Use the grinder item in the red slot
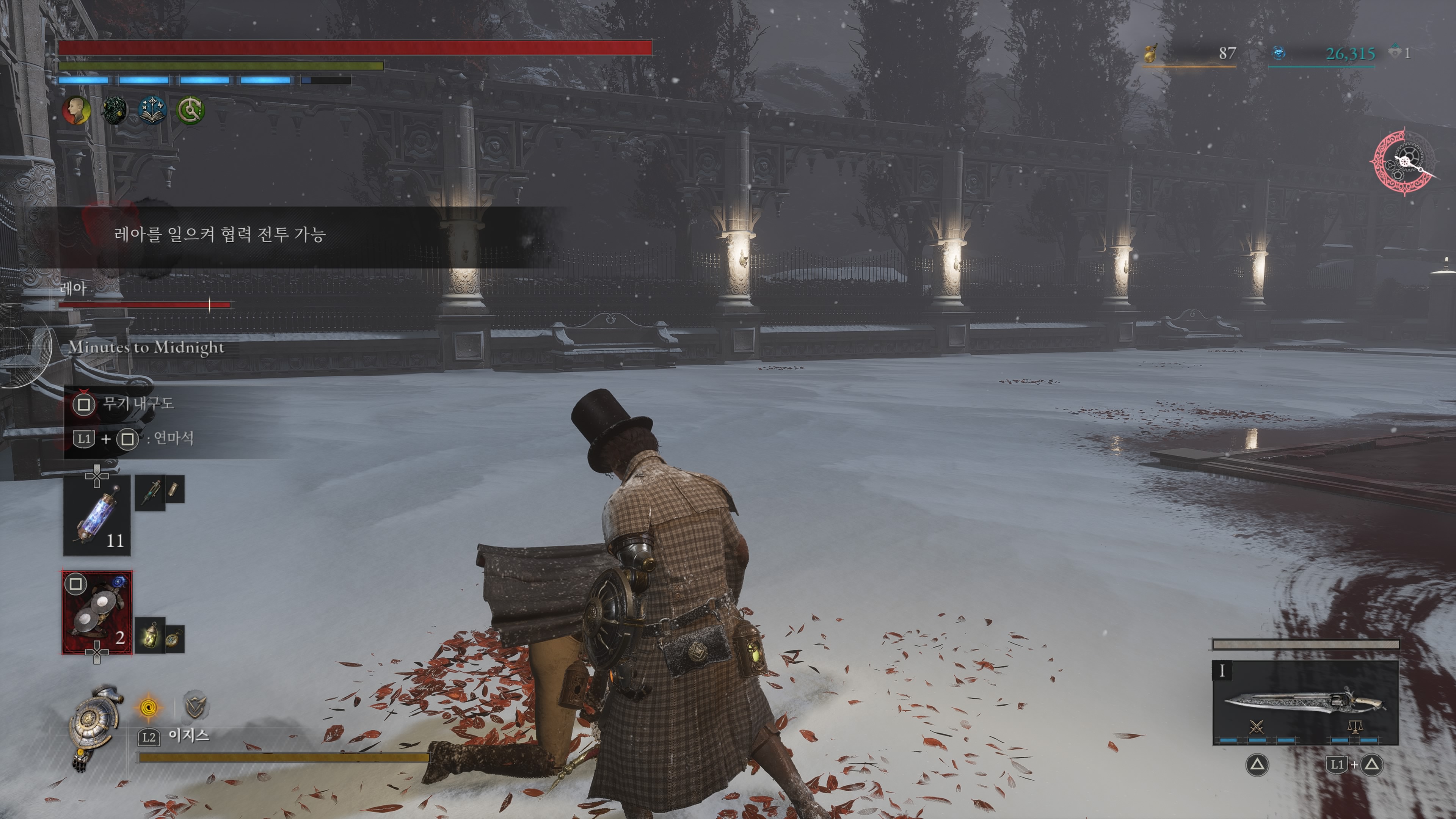The width and height of the screenshot is (1456, 819). pos(97,613)
